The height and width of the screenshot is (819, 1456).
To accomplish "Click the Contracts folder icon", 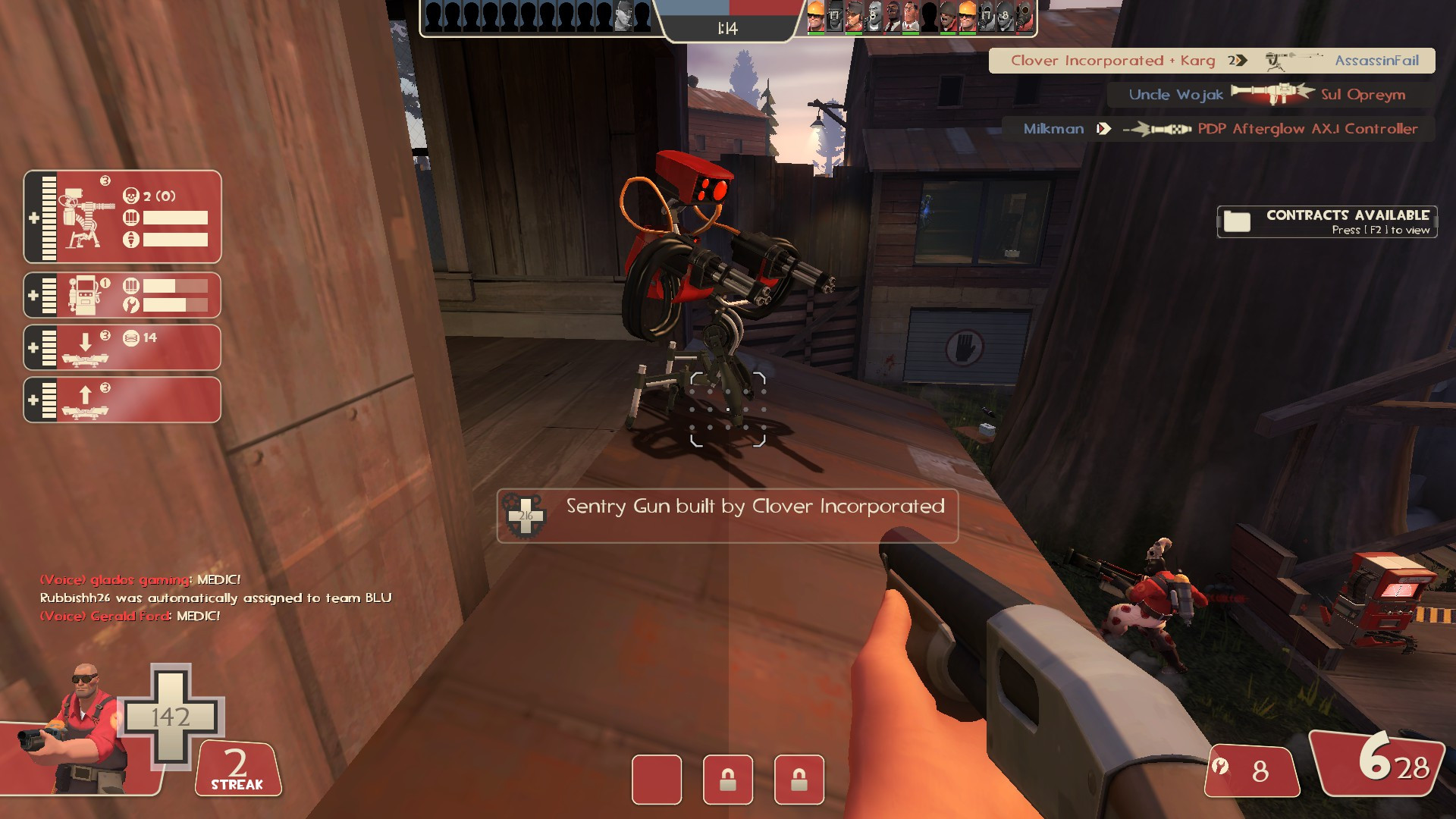I will click(x=1237, y=221).
